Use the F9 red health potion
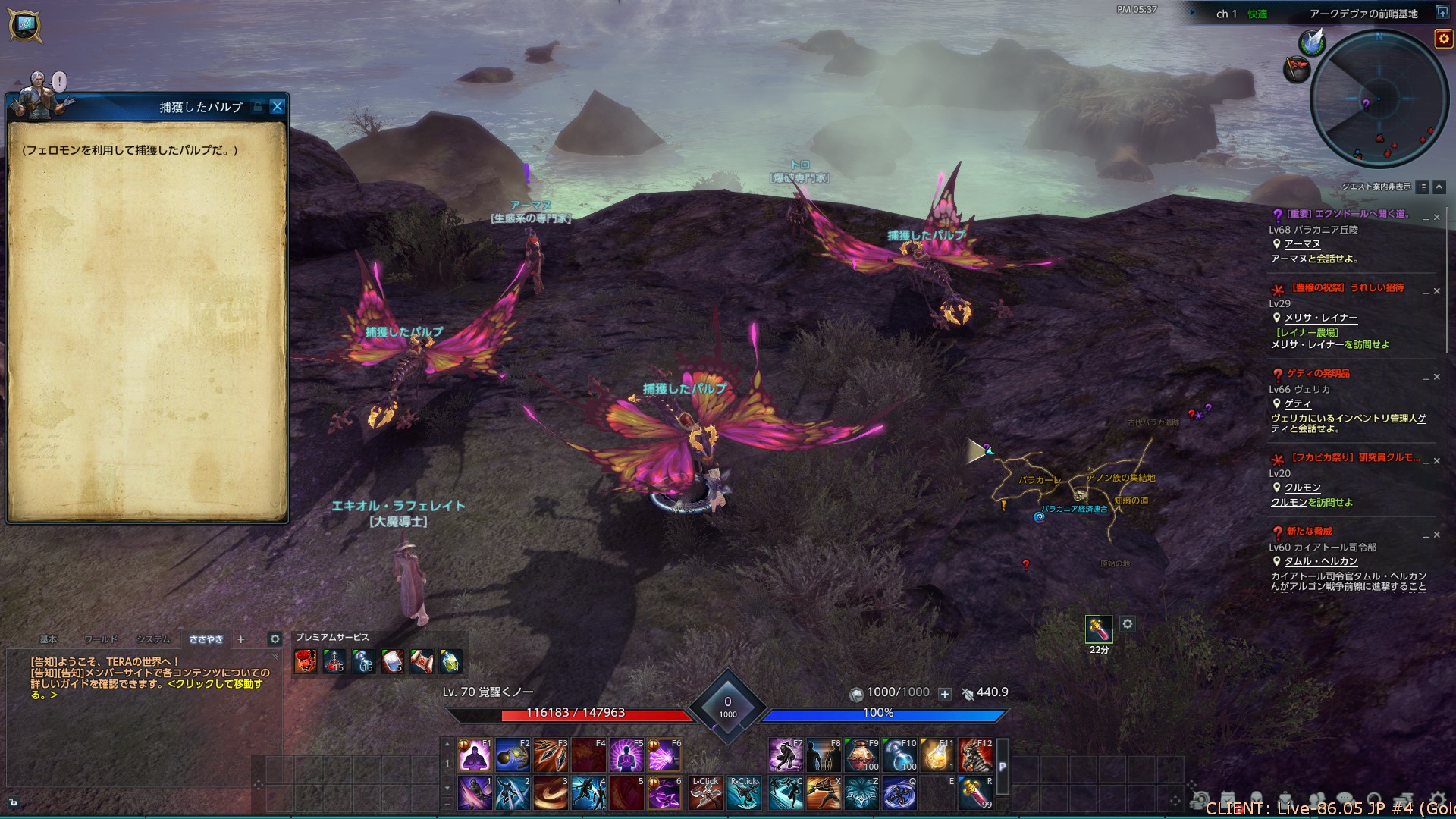The height and width of the screenshot is (819, 1456). coord(861,755)
